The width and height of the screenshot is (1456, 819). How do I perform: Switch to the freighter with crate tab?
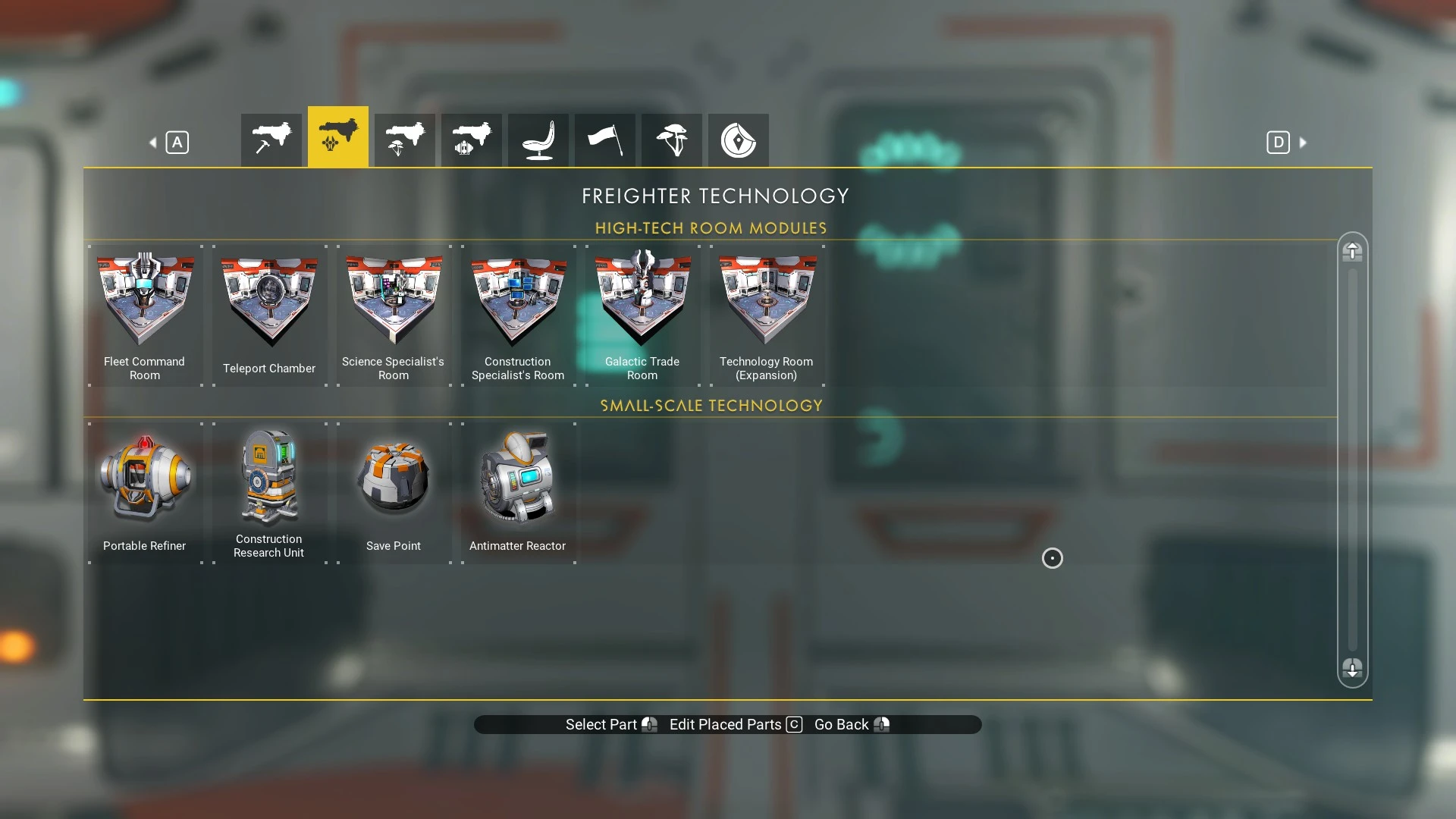(471, 140)
